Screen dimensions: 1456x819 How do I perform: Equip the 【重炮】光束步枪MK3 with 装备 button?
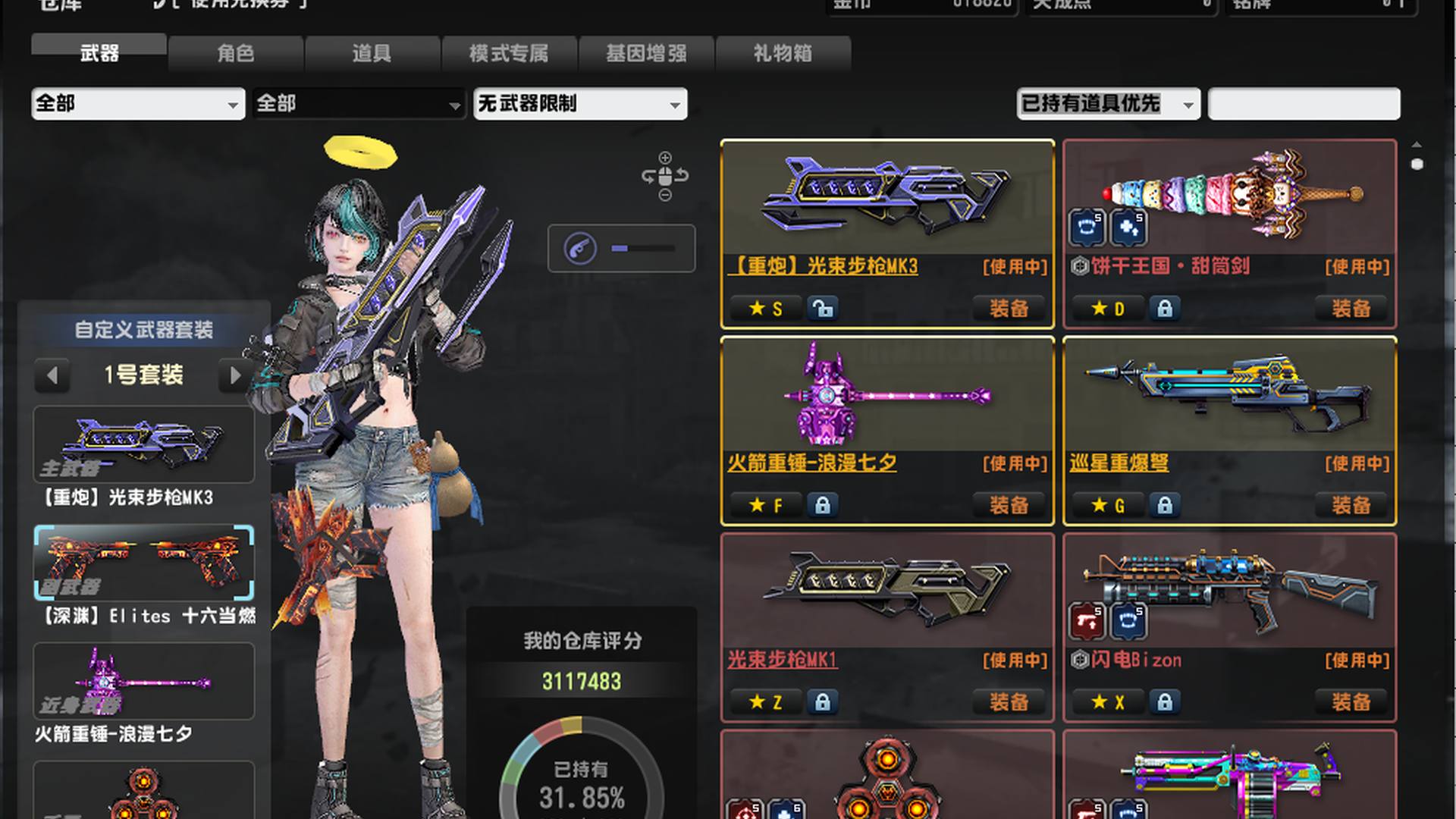point(1009,309)
